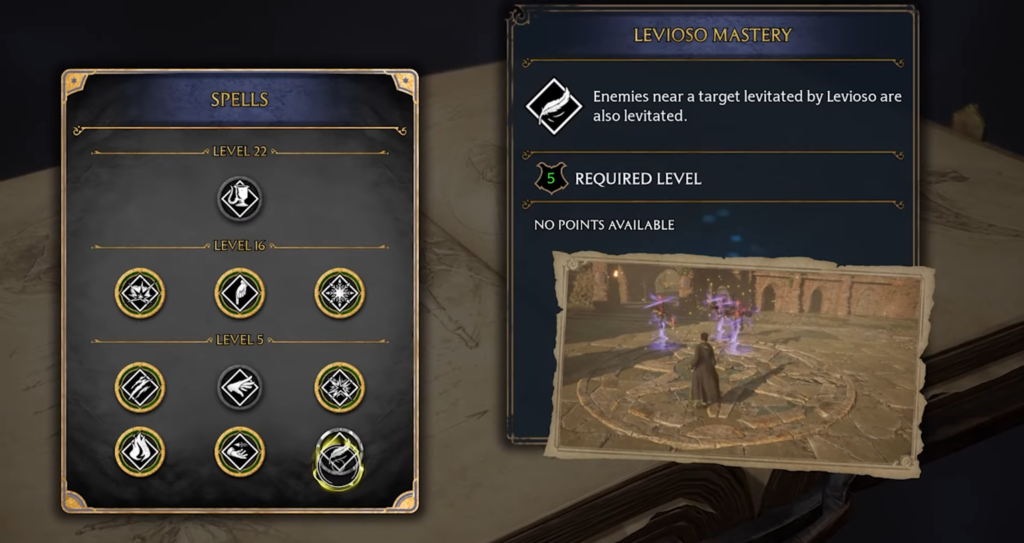Pick the white snowflake starburst talent under Level 16
Viewport: 1024px width, 543px height.
[x=340, y=292]
